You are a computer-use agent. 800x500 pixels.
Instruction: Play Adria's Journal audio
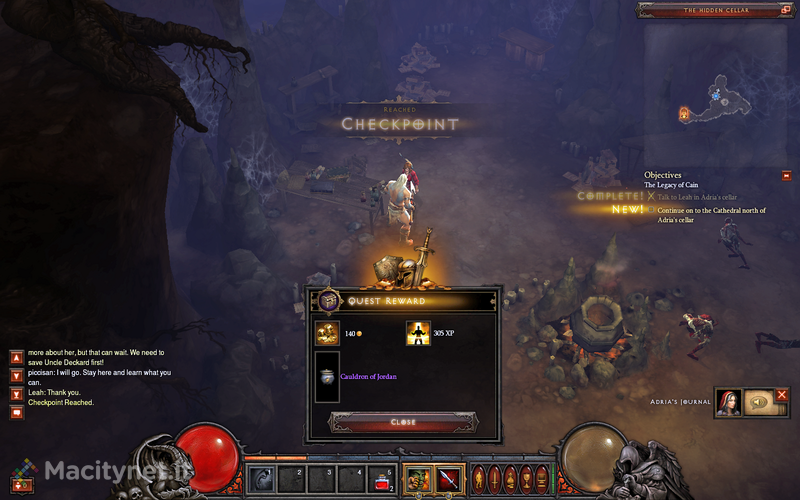click(758, 402)
